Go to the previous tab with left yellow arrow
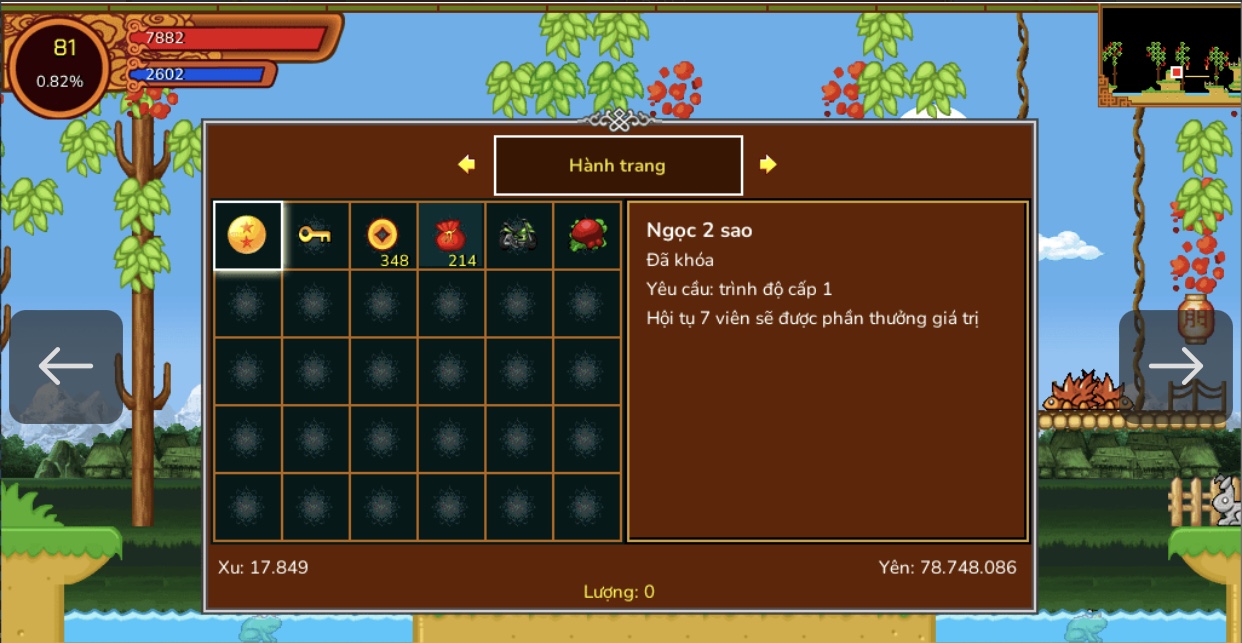1242x643 pixels. tap(466, 164)
